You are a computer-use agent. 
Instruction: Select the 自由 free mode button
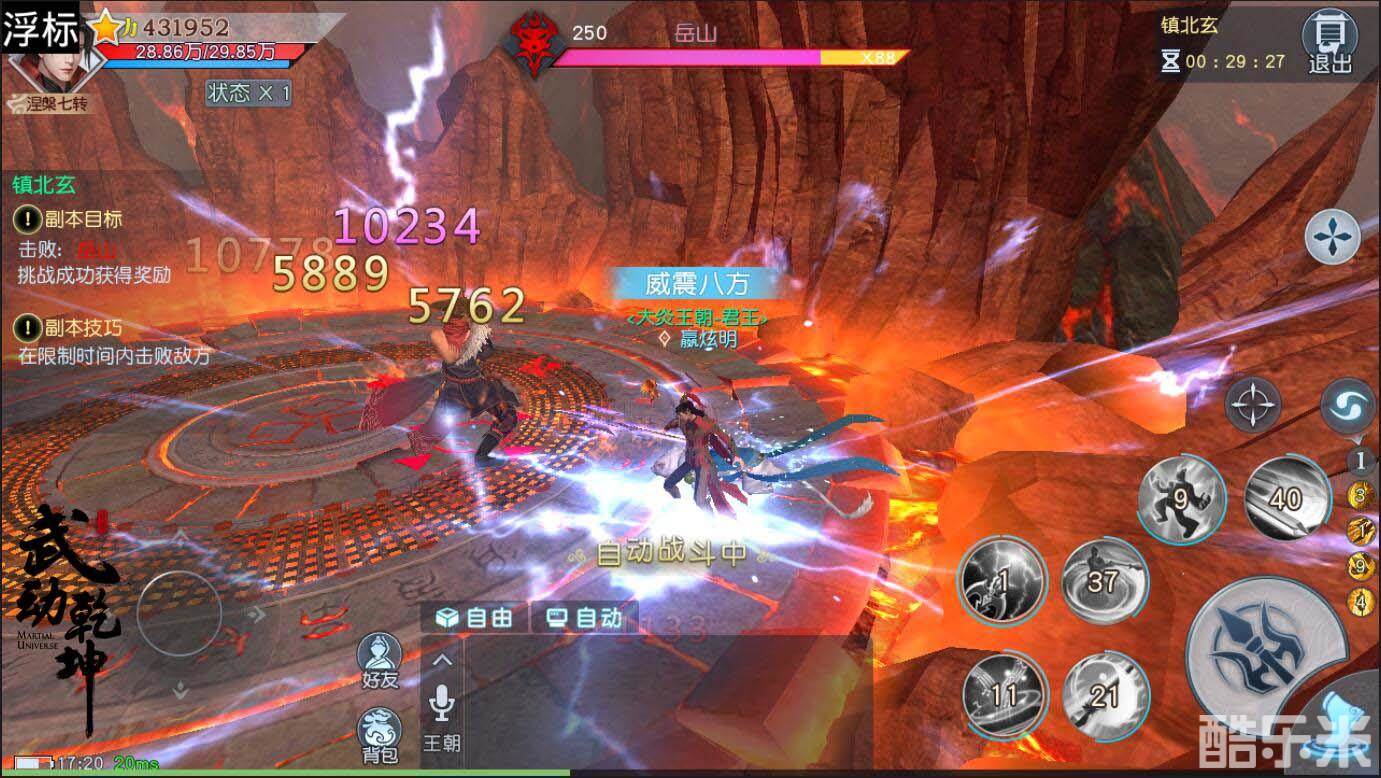click(475, 618)
